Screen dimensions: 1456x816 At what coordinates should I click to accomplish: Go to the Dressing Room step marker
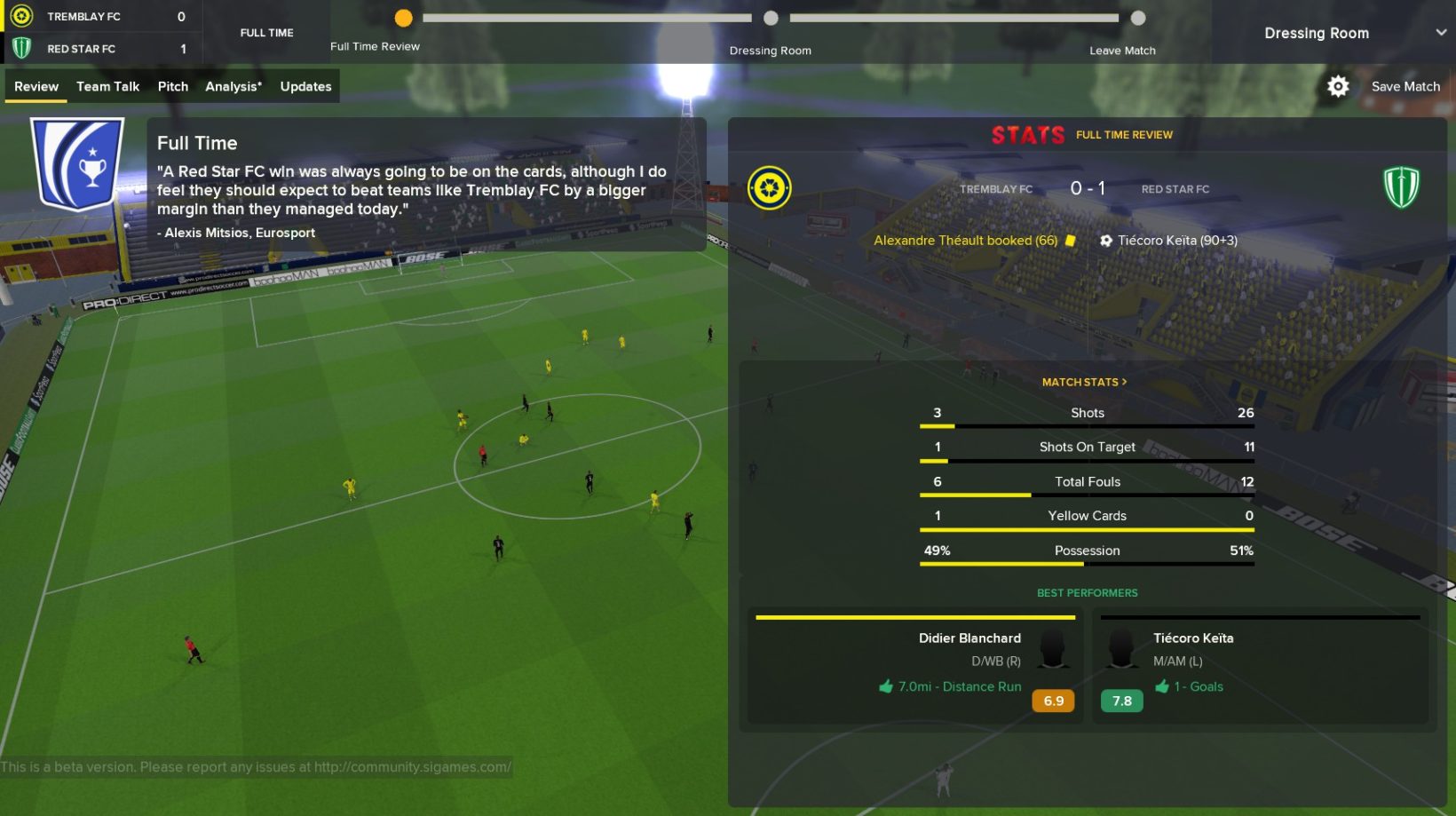[771, 18]
